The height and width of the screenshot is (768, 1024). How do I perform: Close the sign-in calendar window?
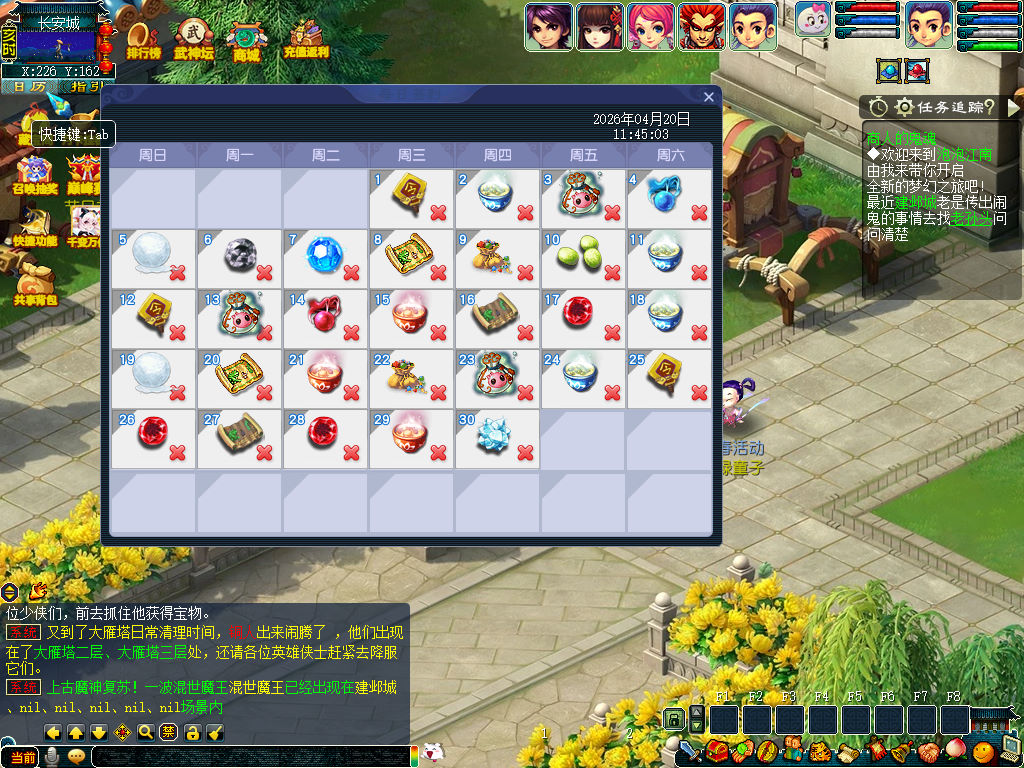[x=709, y=97]
